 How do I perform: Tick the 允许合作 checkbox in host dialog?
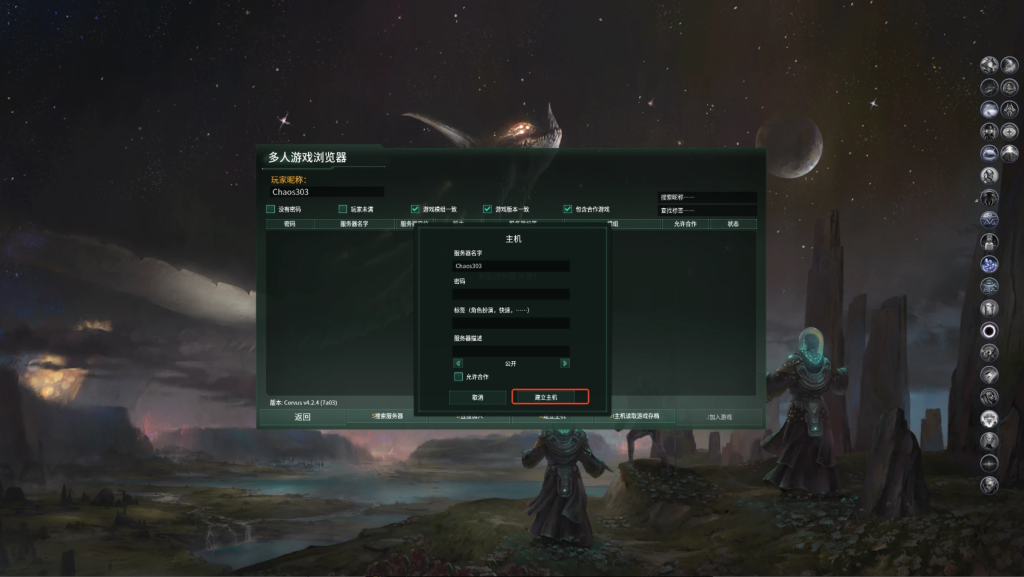coord(459,377)
